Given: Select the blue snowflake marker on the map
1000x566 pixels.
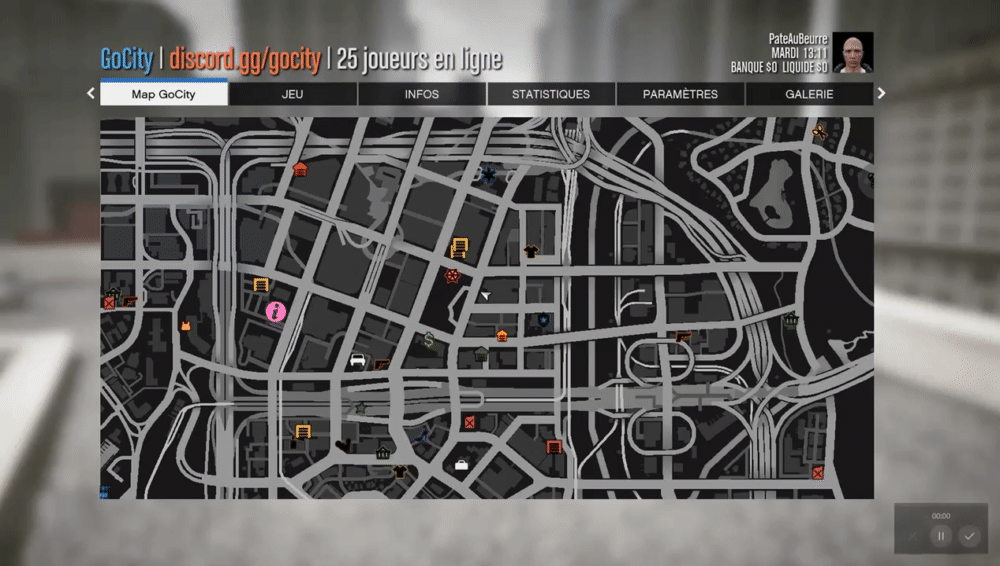Looking at the screenshot, I should point(489,175).
